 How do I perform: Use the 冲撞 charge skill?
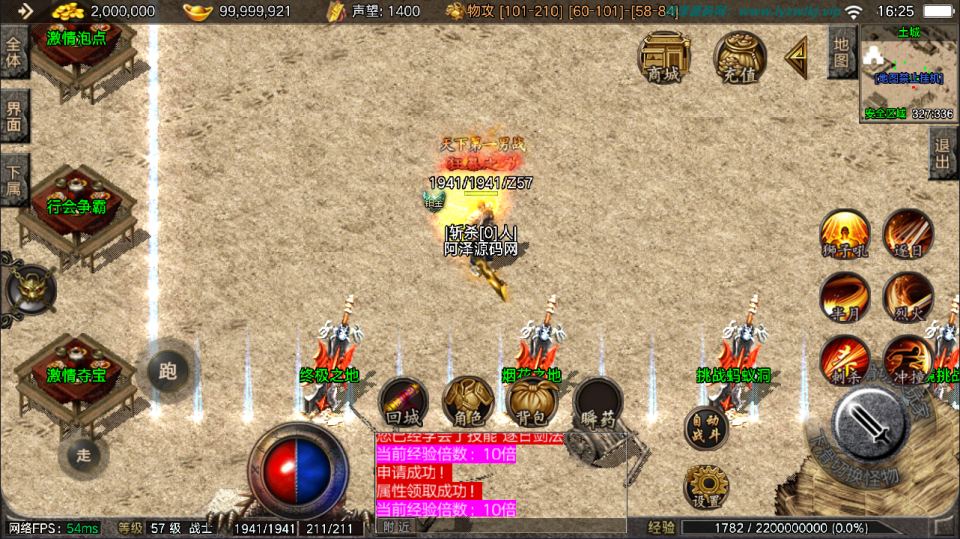[x=906, y=361]
